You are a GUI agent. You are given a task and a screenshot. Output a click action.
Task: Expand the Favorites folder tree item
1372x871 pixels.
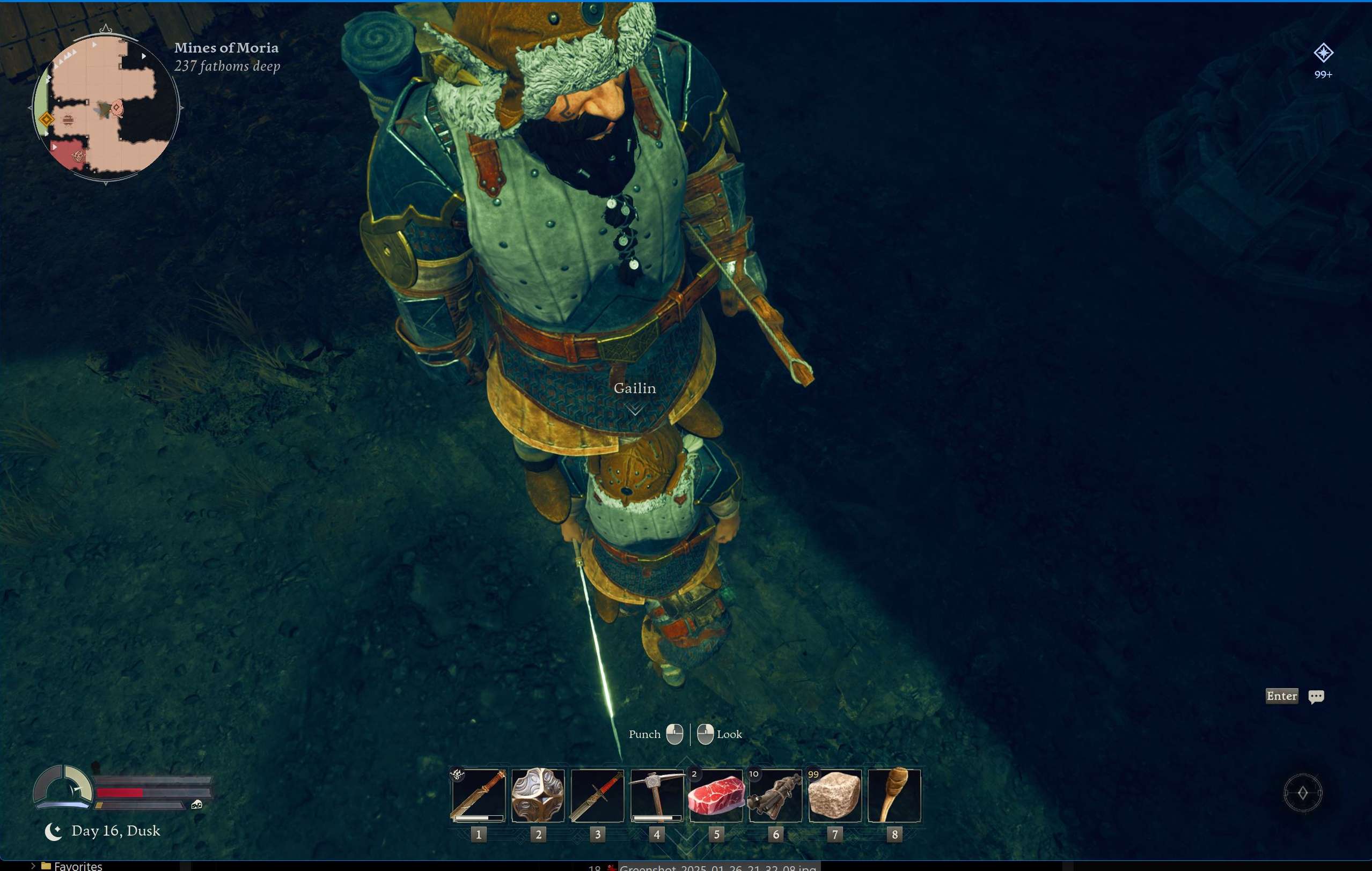[33, 866]
